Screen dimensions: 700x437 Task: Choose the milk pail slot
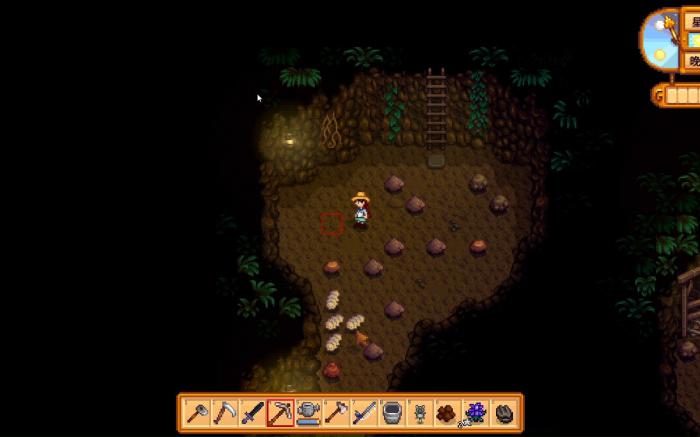click(392, 412)
